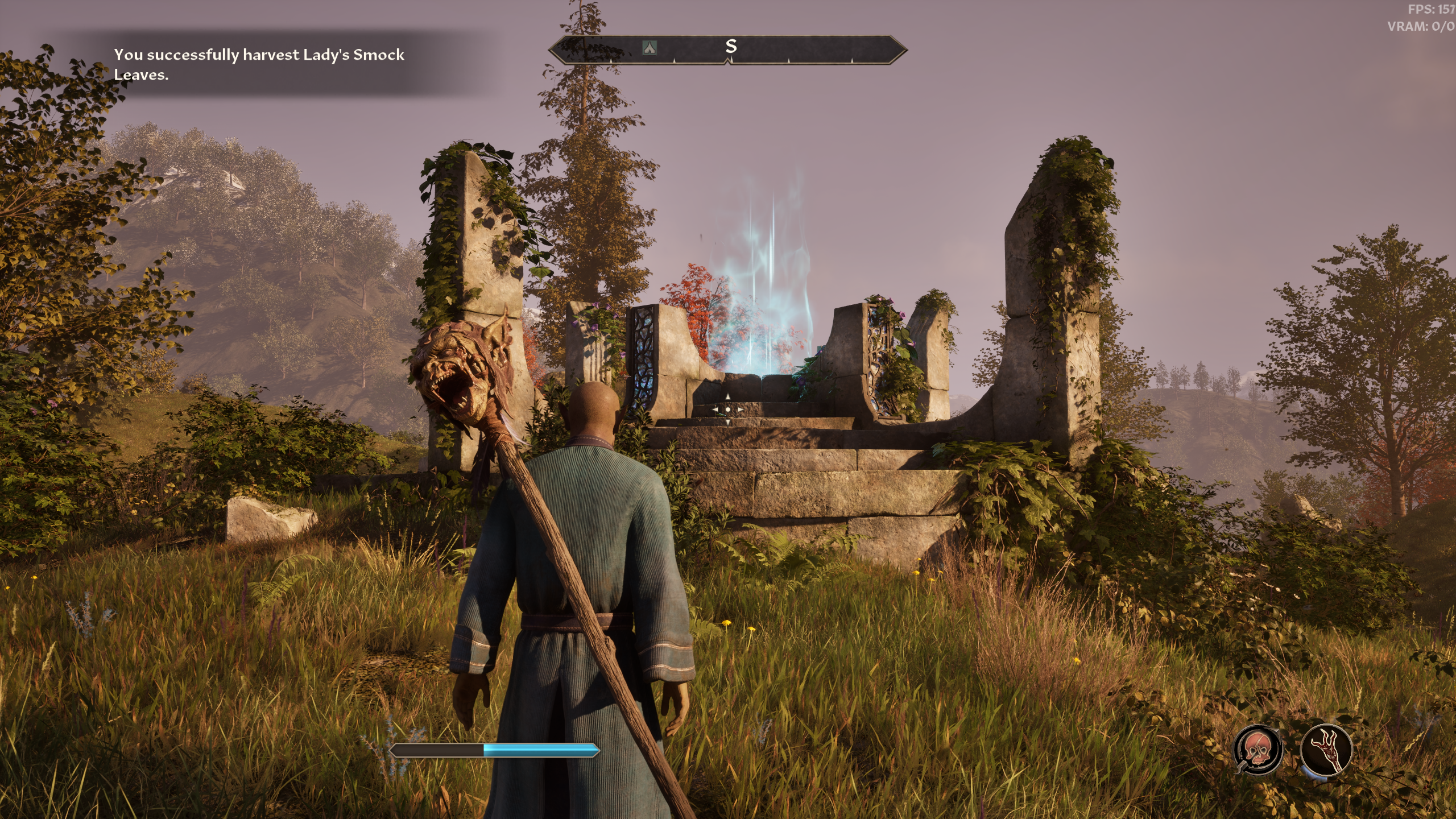Activate the cracked skull ability icon
Image resolution: width=1456 pixels, height=819 pixels.
[1258, 750]
